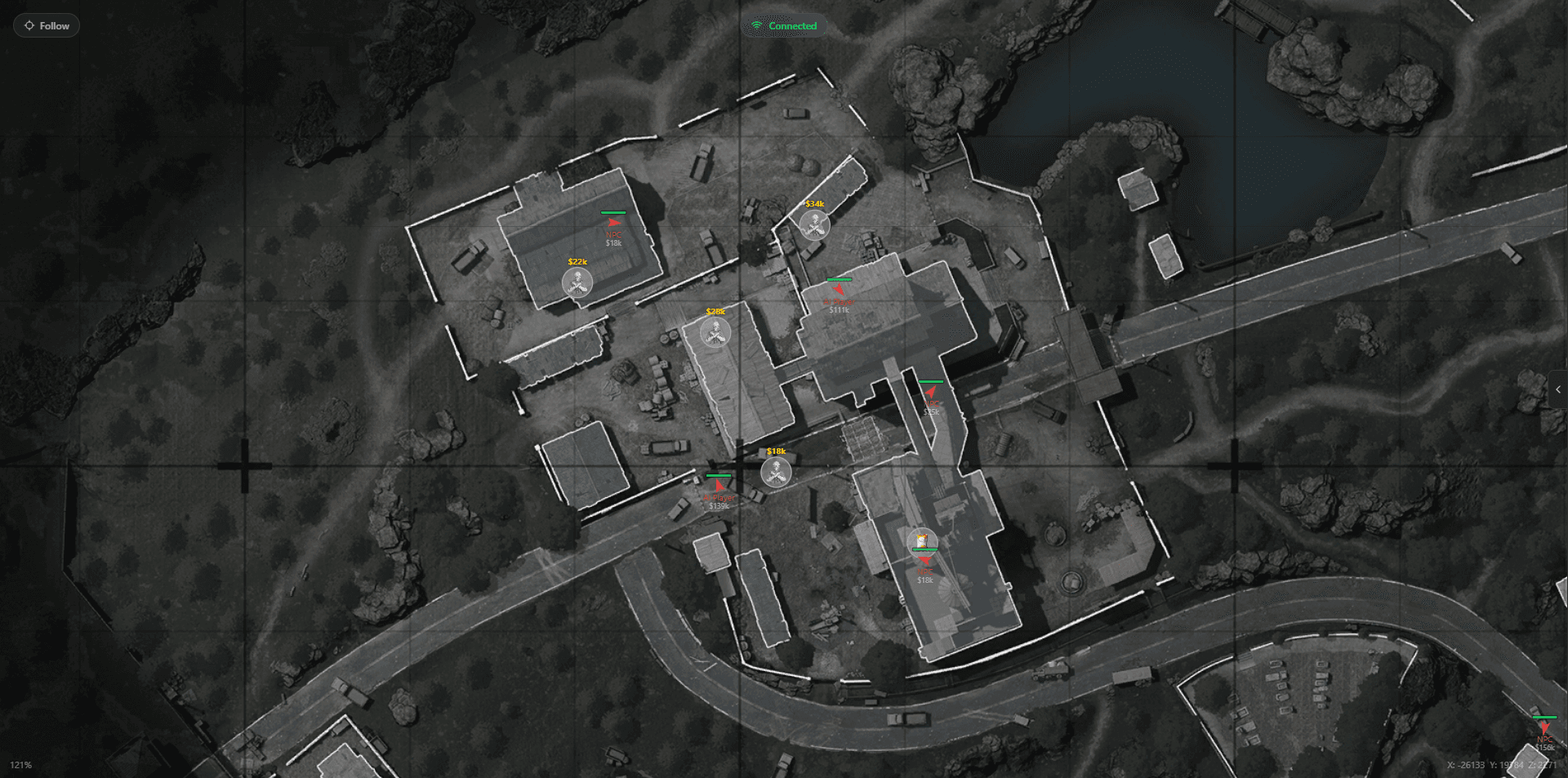Click the $34k crossed-rifles loot marker
Screen dimensions: 1568x778
[x=813, y=226]
